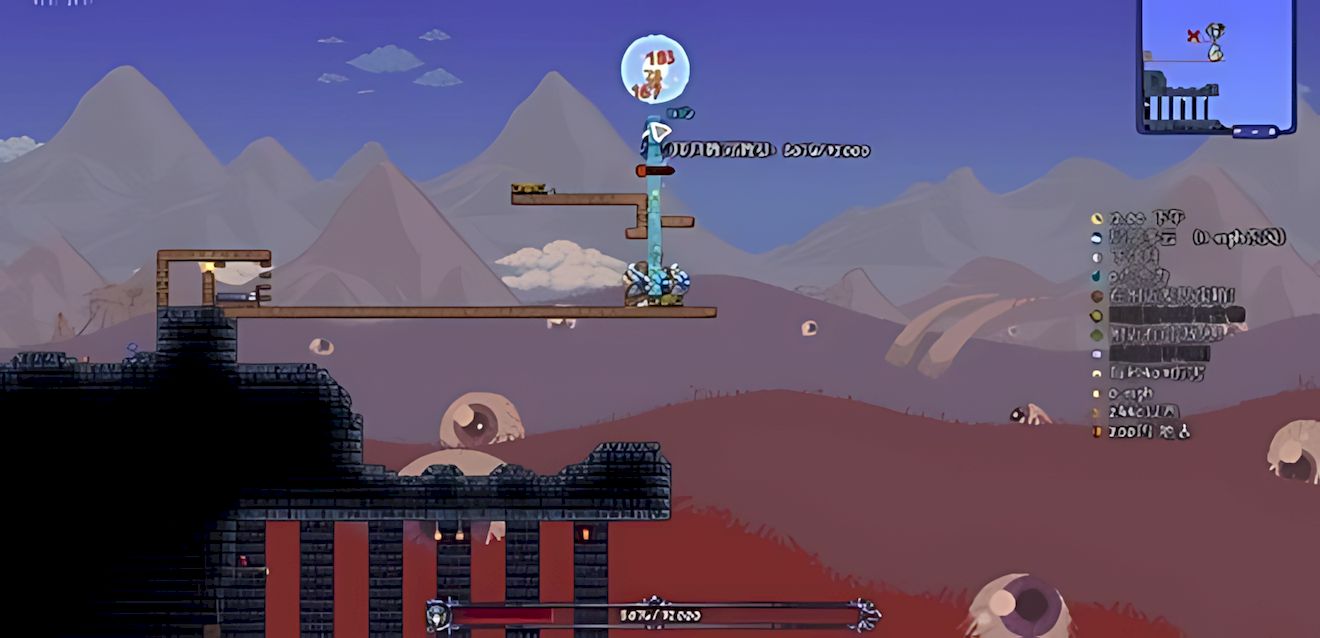Click the minimap in the corner
1320x638 pixels.
pyautogui.click(x=1216, y=66)
